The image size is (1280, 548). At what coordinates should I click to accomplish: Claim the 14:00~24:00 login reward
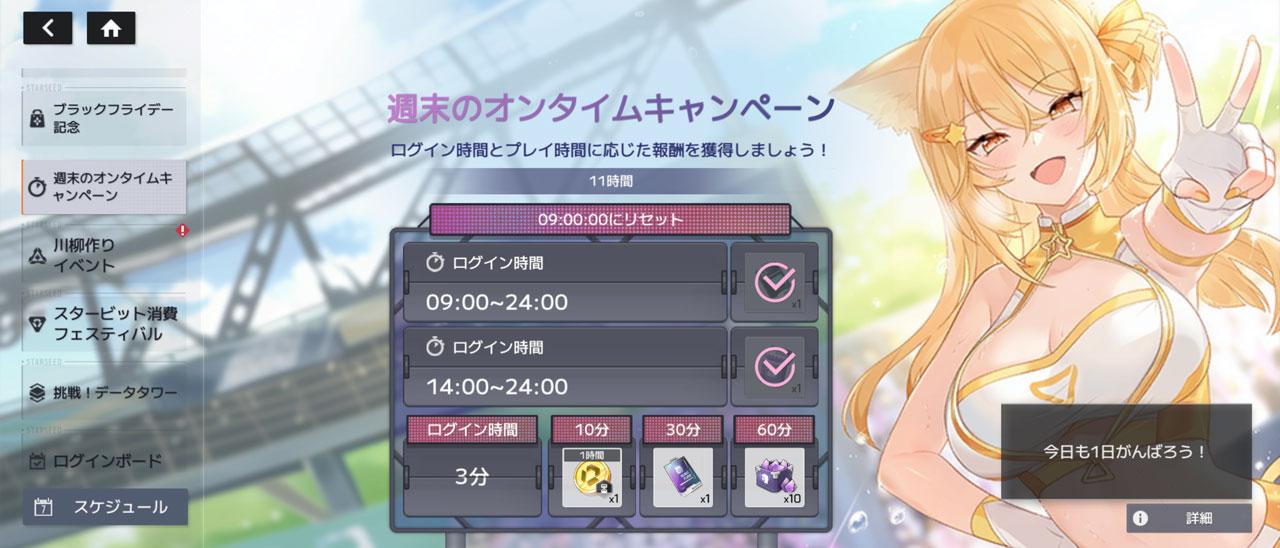[x=774, y=365]
